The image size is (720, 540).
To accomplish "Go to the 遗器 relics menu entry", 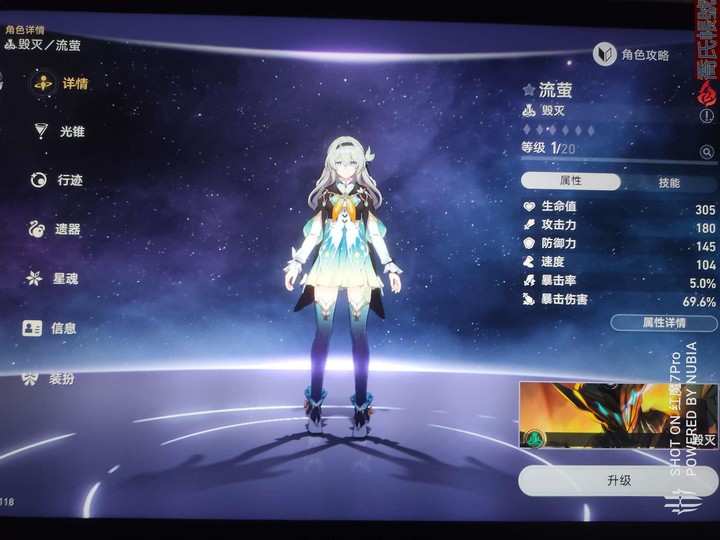I will (x=56, y=229).
